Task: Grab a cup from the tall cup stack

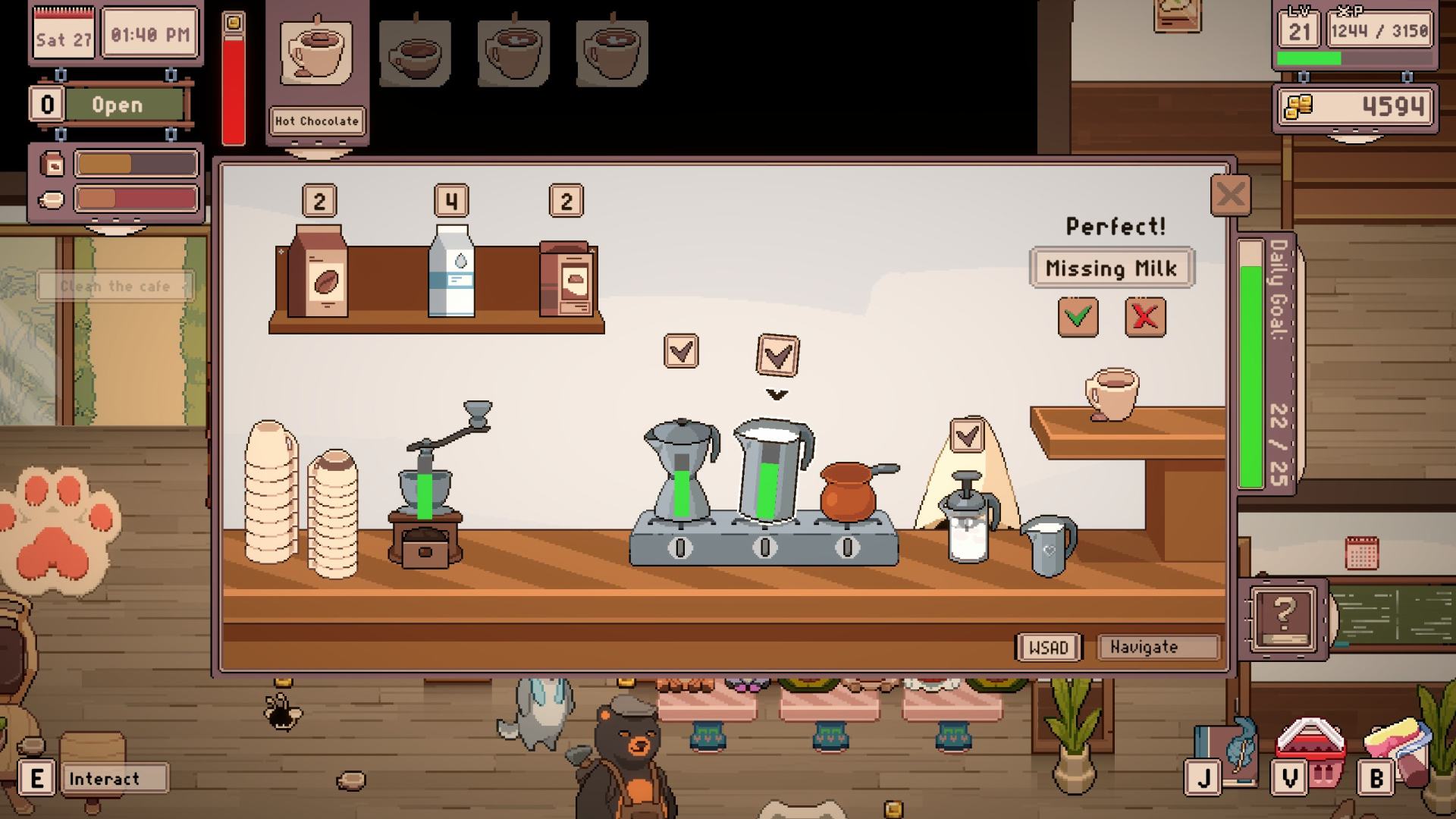Action: (x=271, y=491)
